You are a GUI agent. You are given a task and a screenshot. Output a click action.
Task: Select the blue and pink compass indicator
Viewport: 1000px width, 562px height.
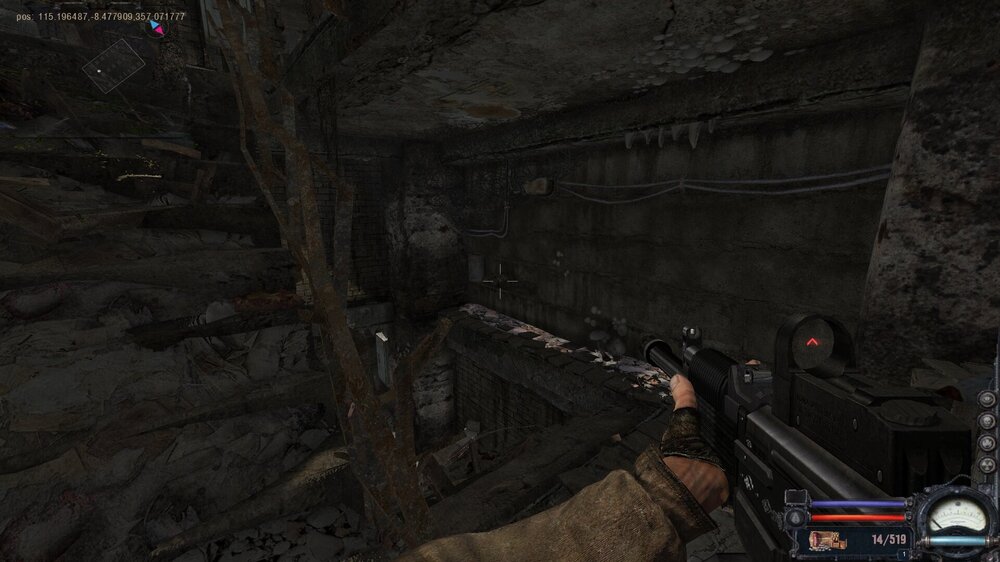pos(156,28)
